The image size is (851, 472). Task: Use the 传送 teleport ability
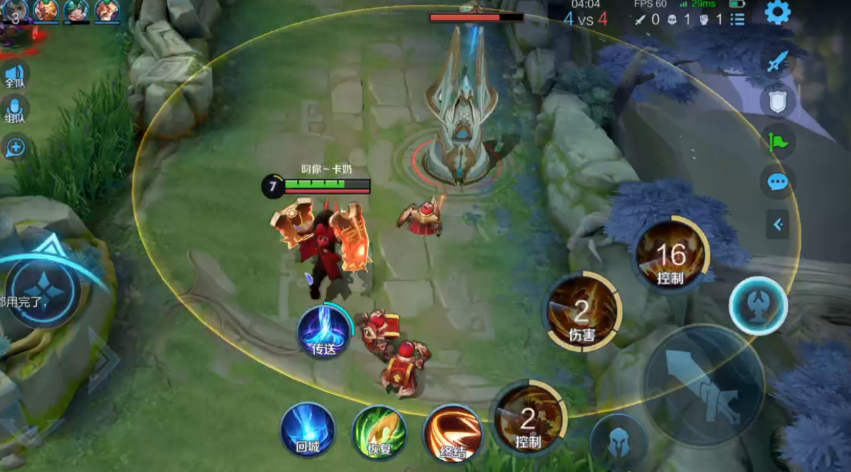(x=324, y=331)
